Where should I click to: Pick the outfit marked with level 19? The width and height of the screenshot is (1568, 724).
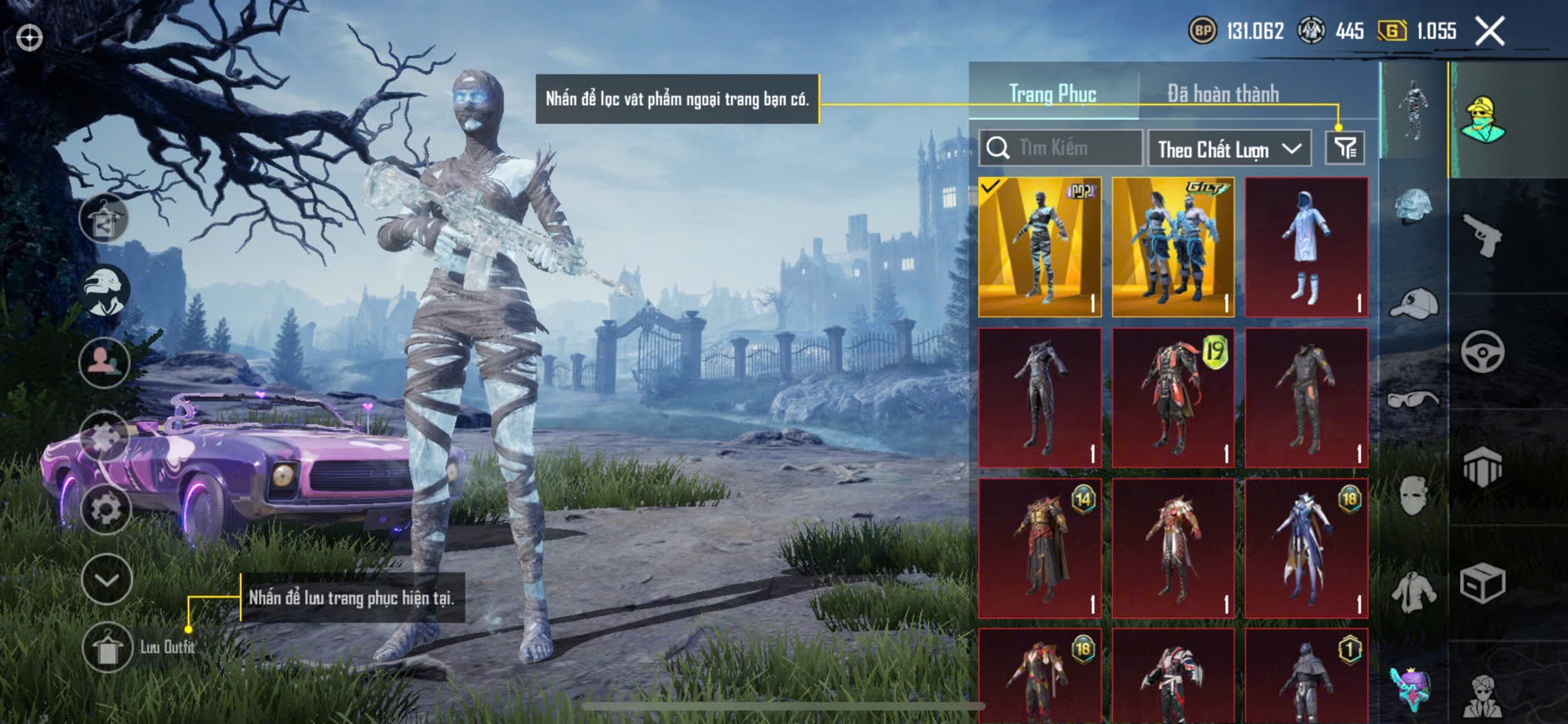point(1173,398)
